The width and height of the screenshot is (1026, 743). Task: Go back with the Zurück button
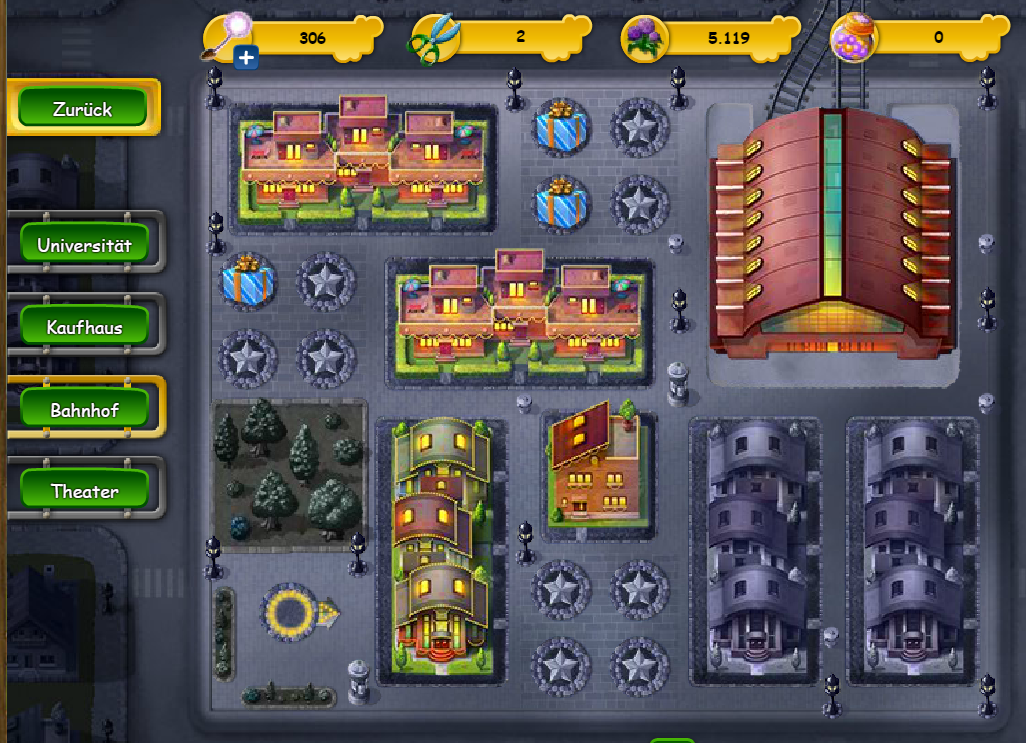pyautogui.click(x=83, y=108)
